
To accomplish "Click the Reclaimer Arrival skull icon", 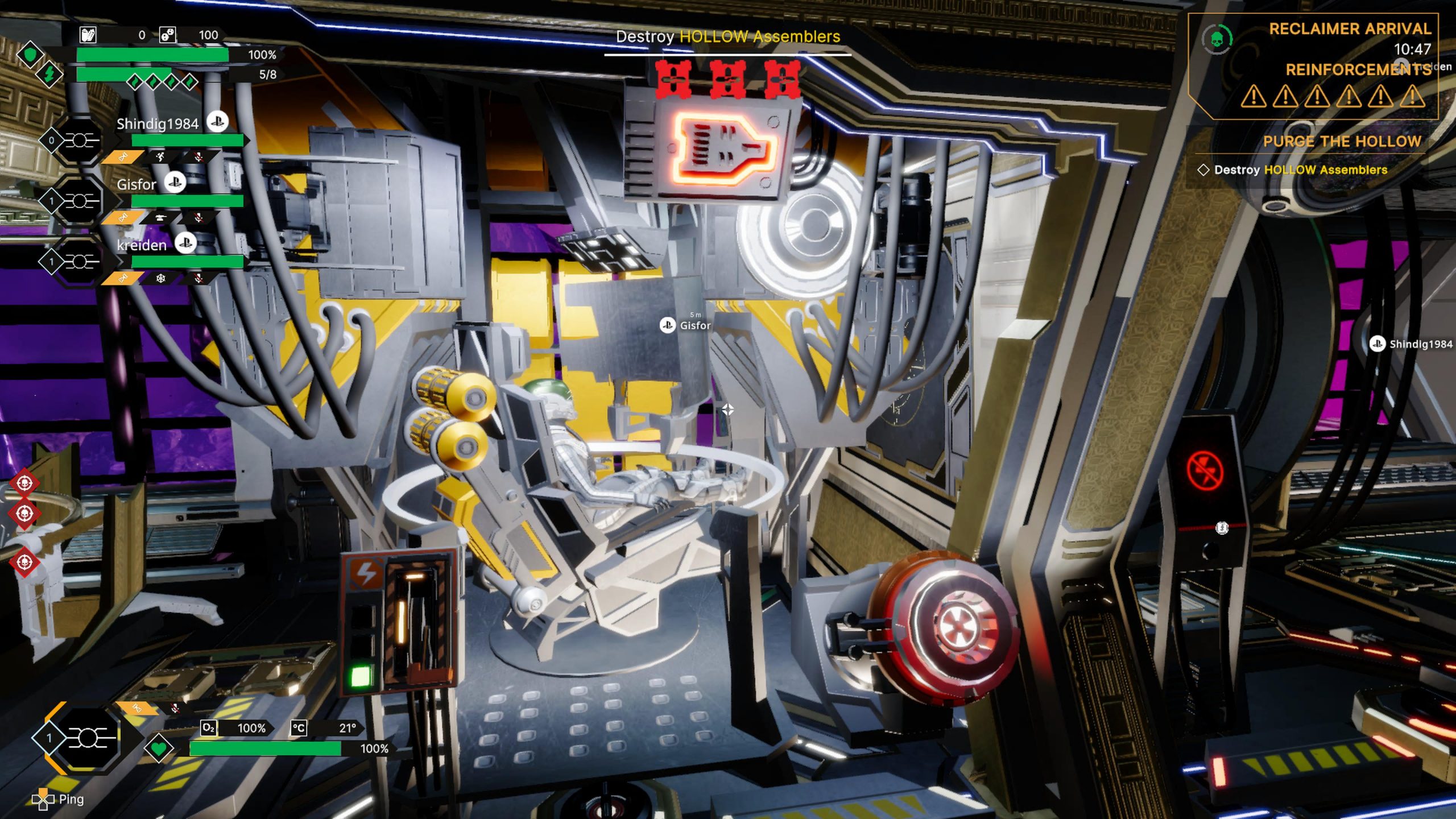I will (1217, 40).
